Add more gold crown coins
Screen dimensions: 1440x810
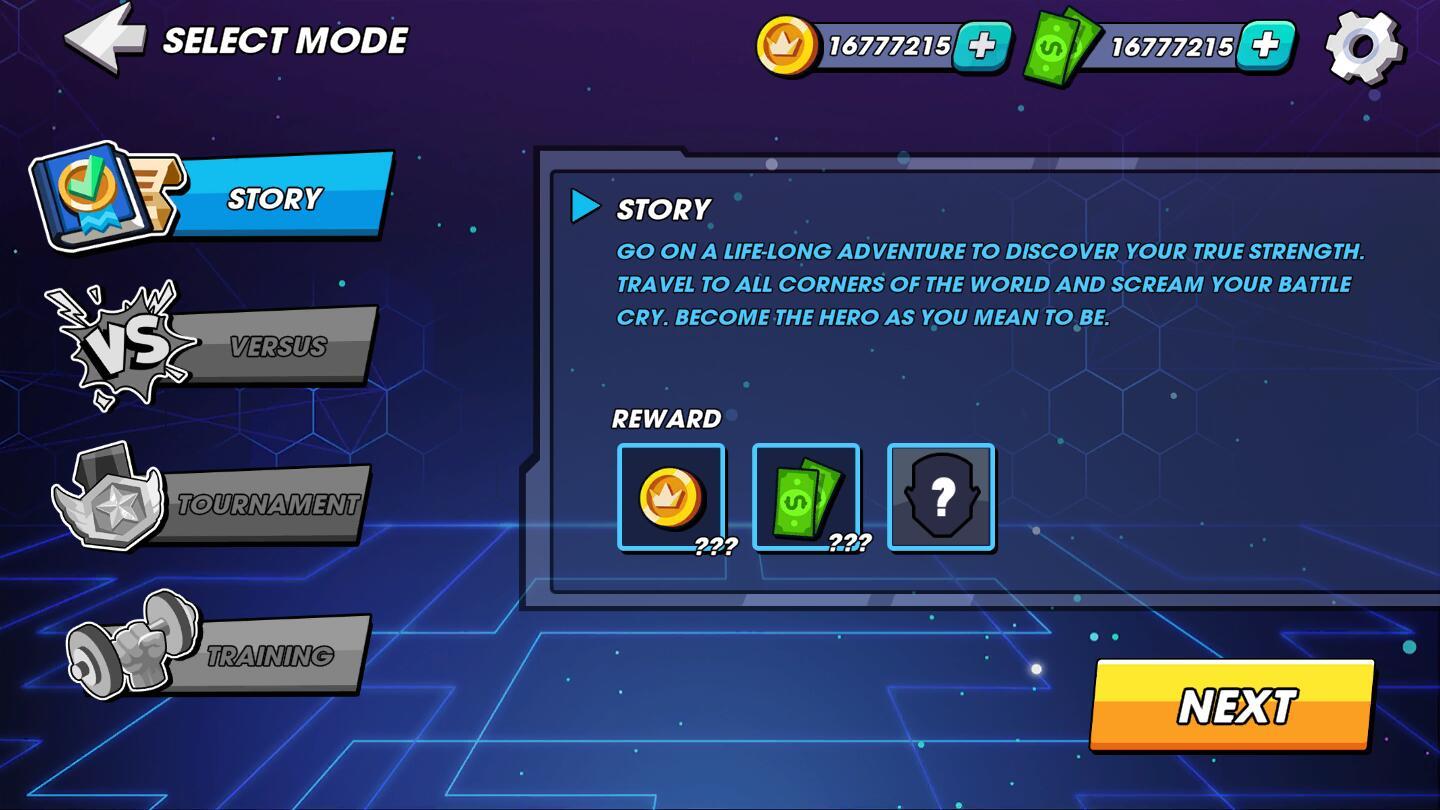pos(981,46)
